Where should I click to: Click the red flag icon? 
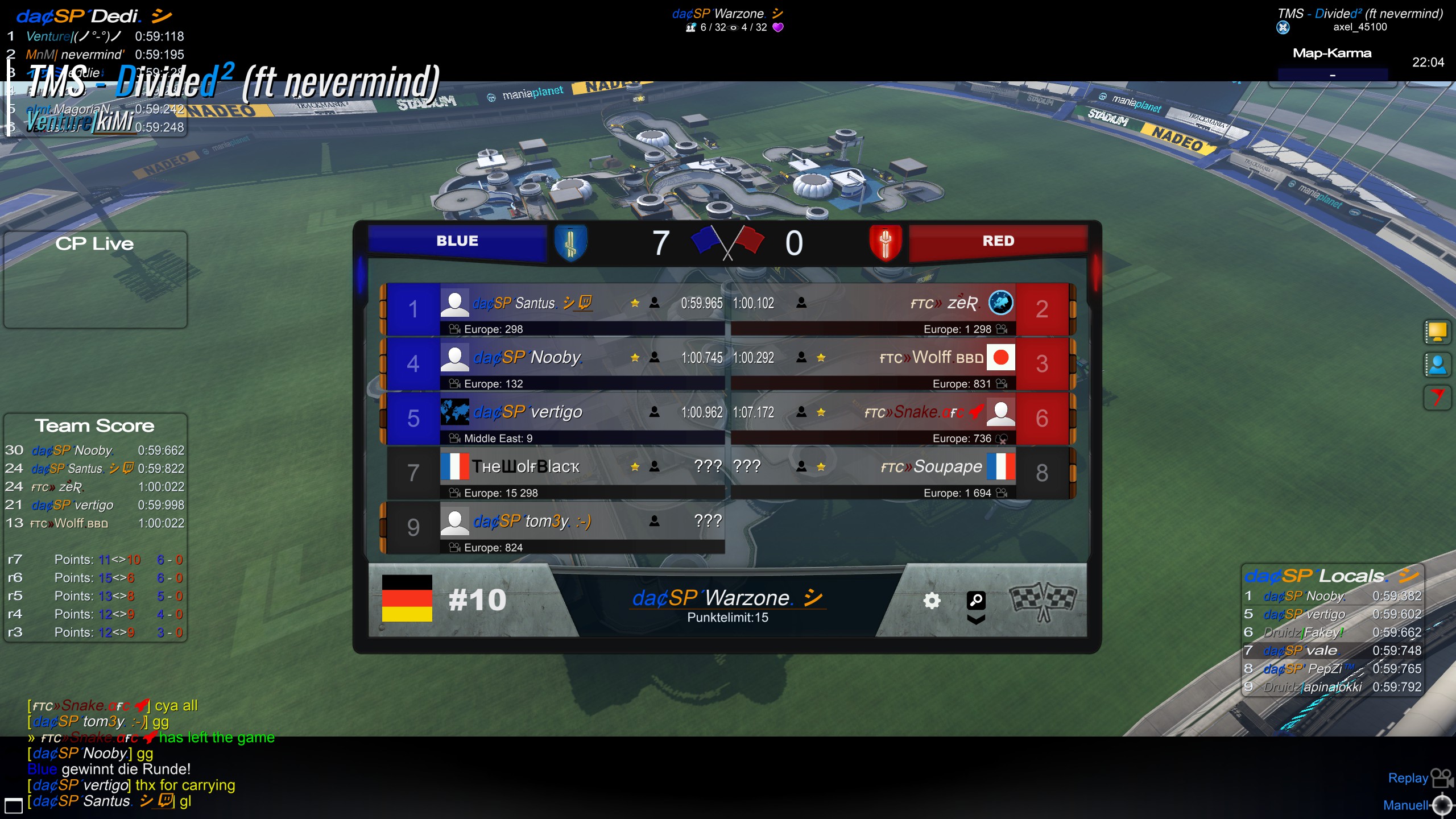tap(1437, 397)
